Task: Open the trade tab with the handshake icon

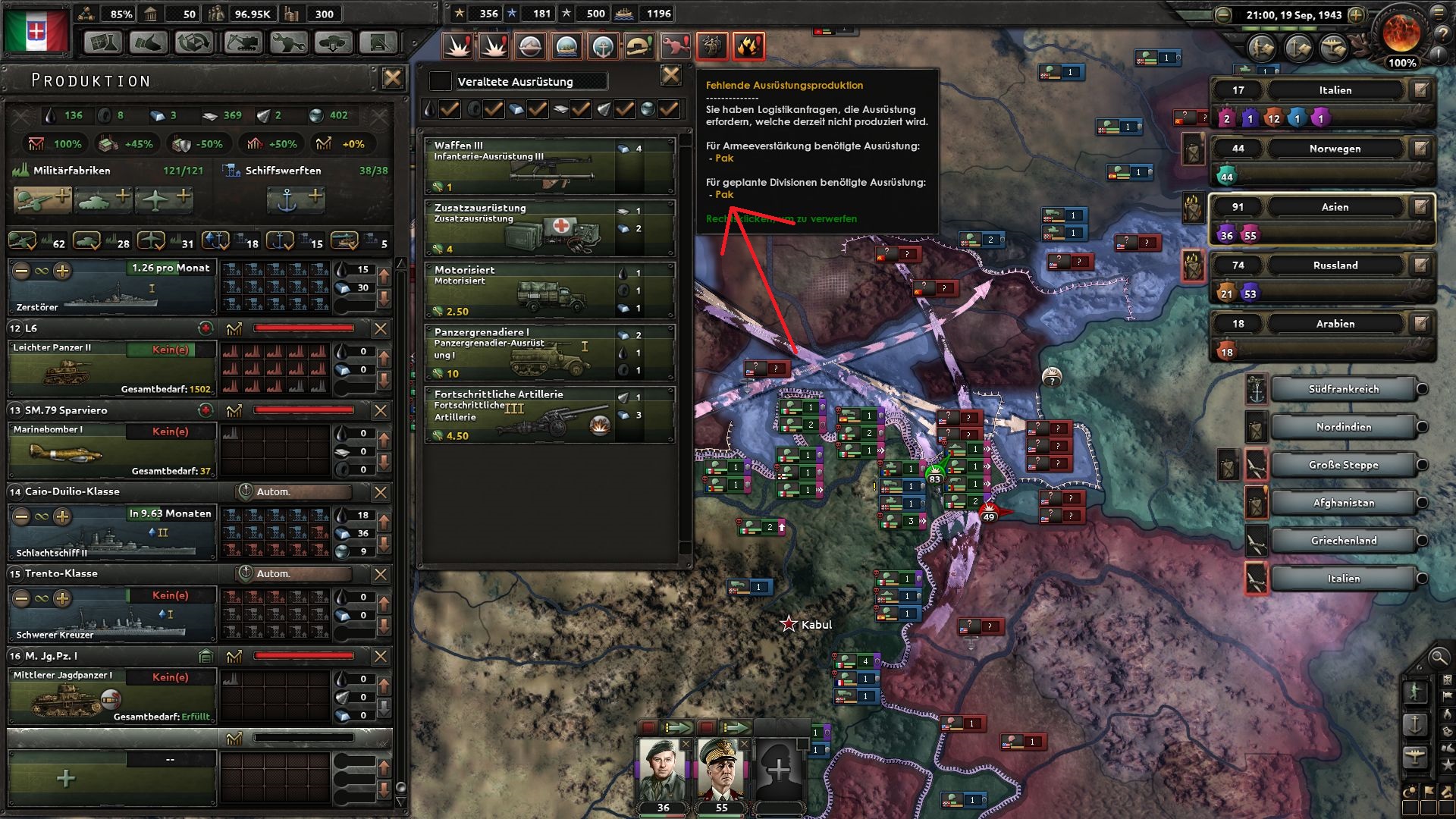Action: (x=149, y=43)
